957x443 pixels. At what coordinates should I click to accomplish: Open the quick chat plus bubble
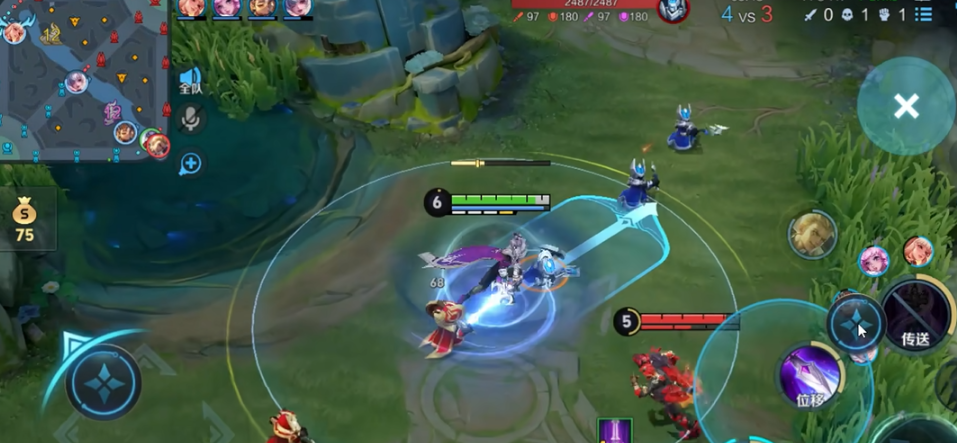coord(190,163)
